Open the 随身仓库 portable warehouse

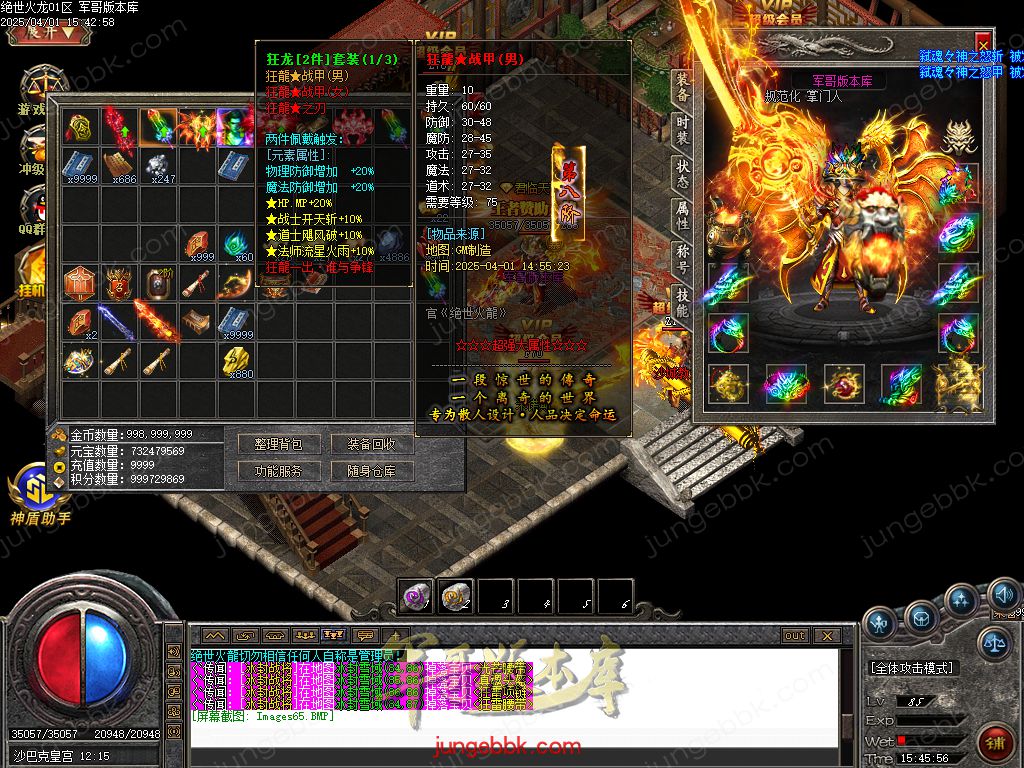[x=372, y=471]
